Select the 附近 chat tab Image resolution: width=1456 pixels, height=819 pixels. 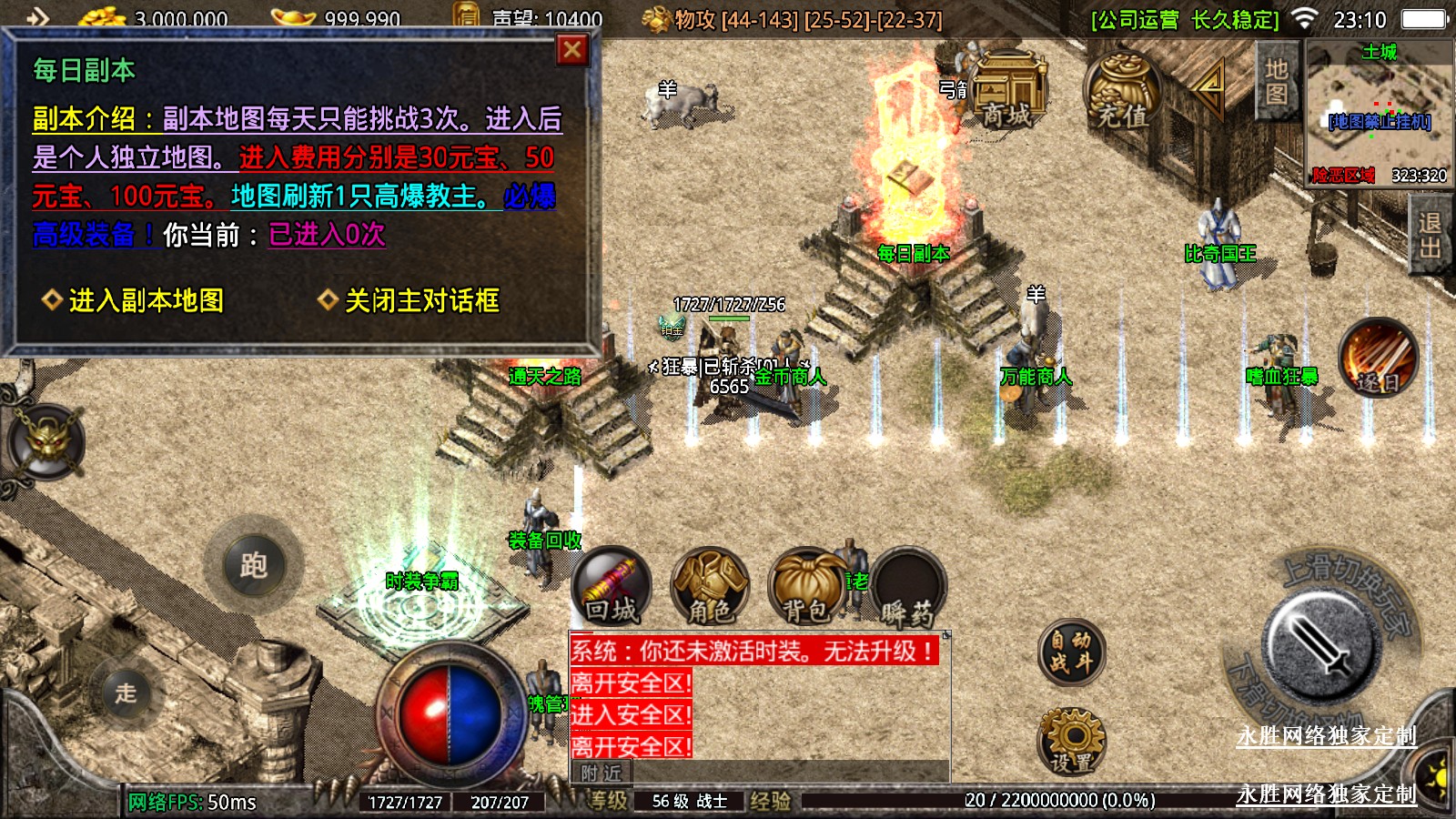click(x=601, y=773)
